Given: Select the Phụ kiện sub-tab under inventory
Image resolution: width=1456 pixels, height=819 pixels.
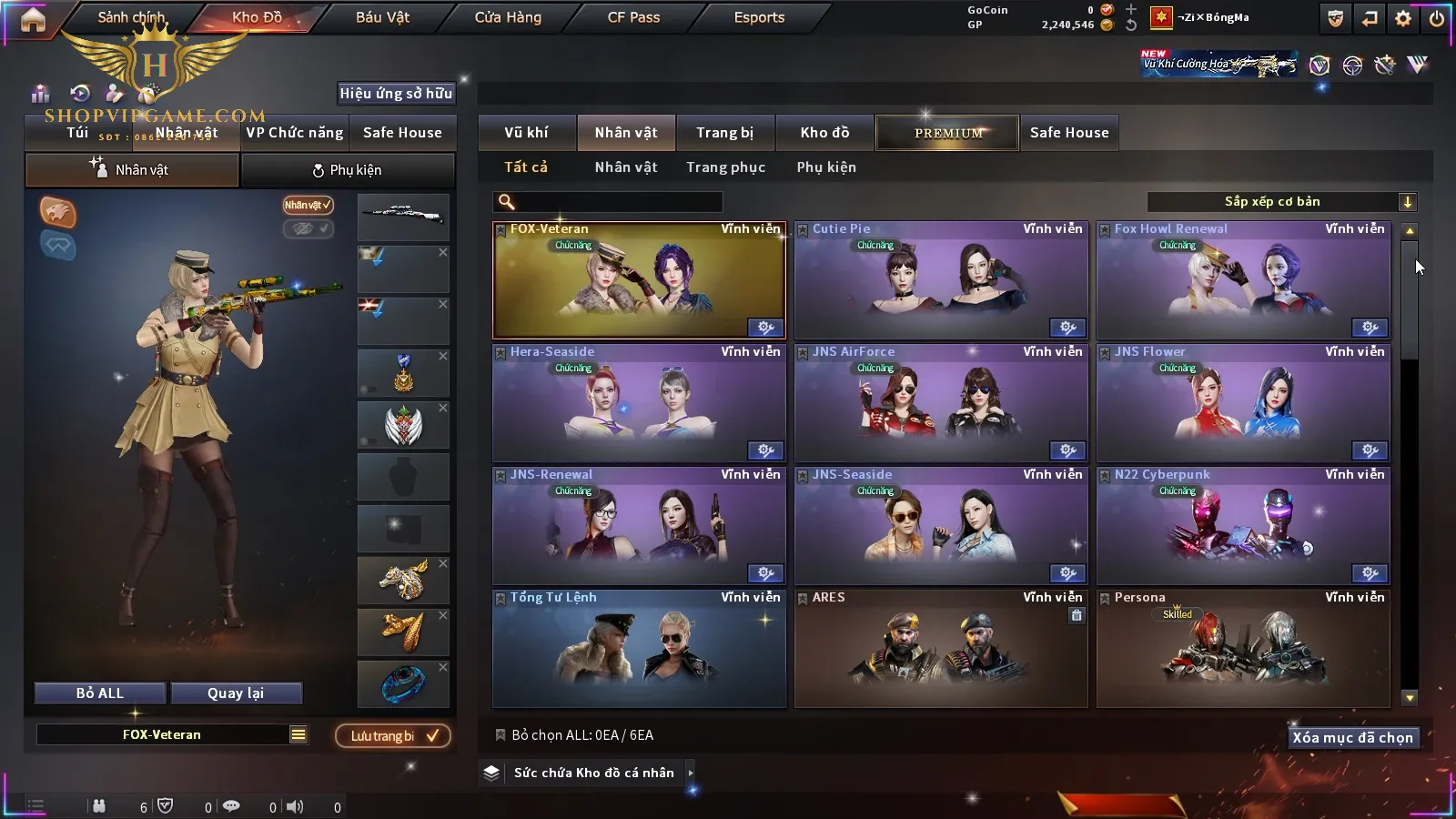Looking at the screenshot, I should click(x=826, y=167).
